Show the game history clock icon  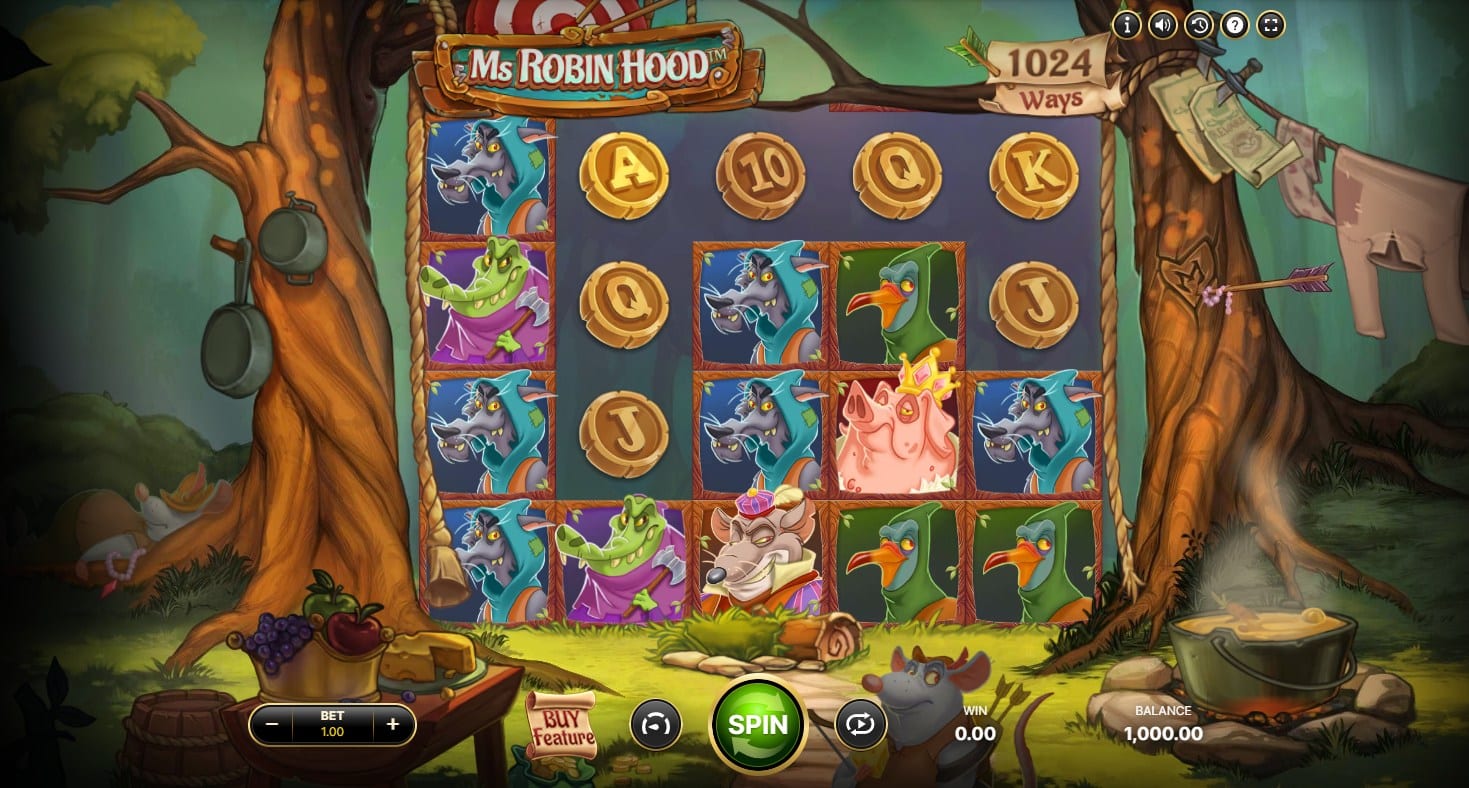coord(1198,26)
